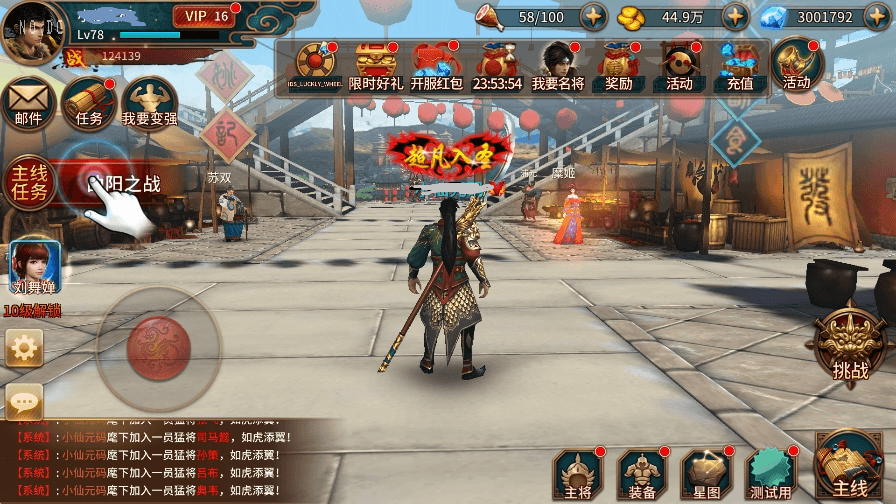Start the 挑战 challenge
The image size is (896, 504).
pyautogui.click(x=851, y=345)
